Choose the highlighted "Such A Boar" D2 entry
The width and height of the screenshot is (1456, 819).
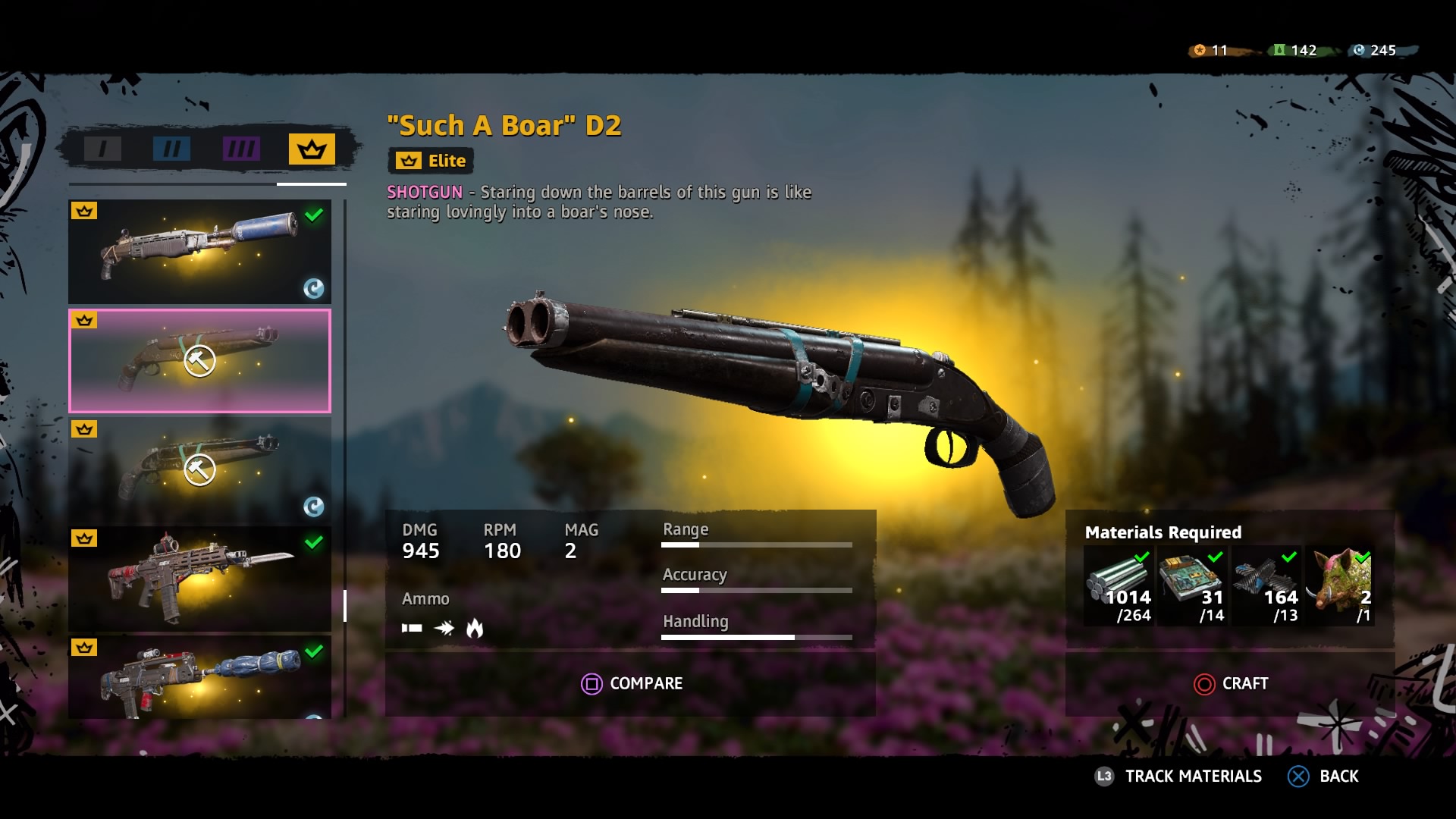coord(199,361)
